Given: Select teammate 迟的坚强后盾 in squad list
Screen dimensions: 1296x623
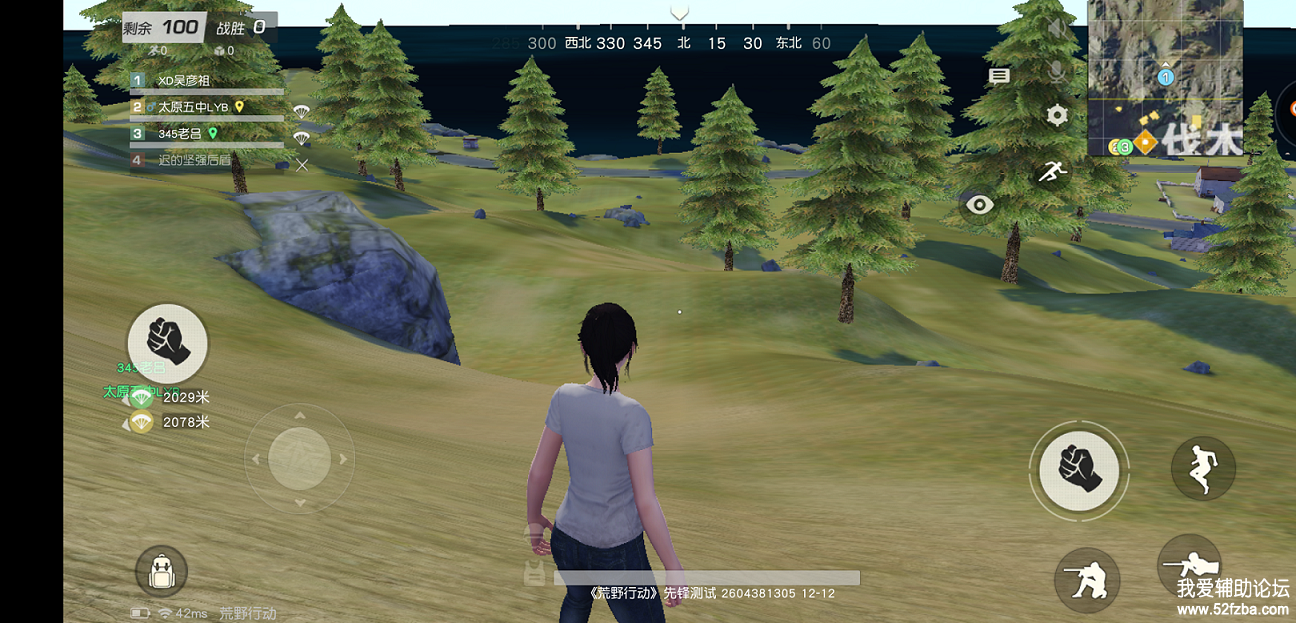Looking at the screenshot, I should tap(193, 160).
